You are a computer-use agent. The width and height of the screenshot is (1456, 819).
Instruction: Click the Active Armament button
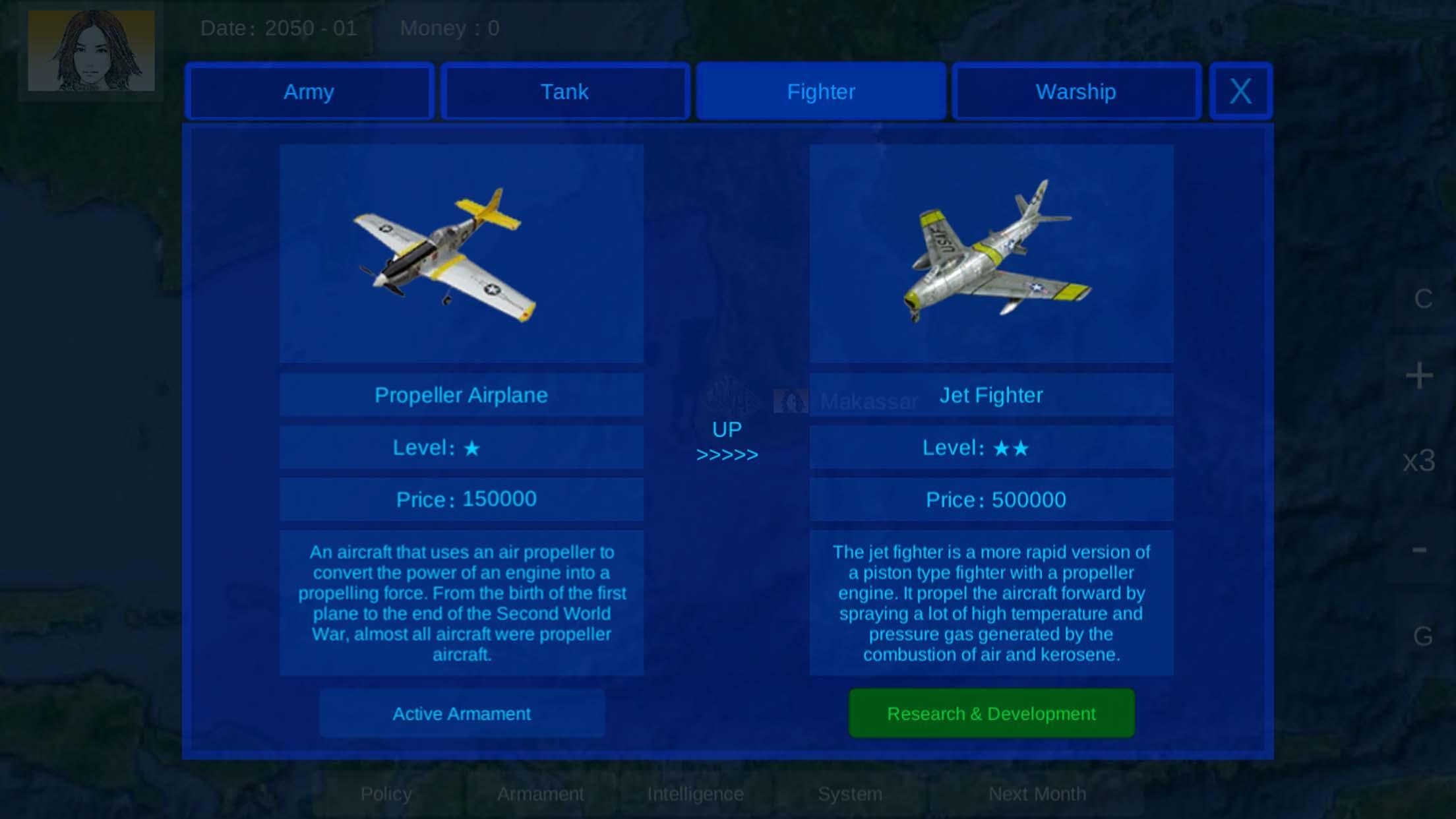[462, 713]
